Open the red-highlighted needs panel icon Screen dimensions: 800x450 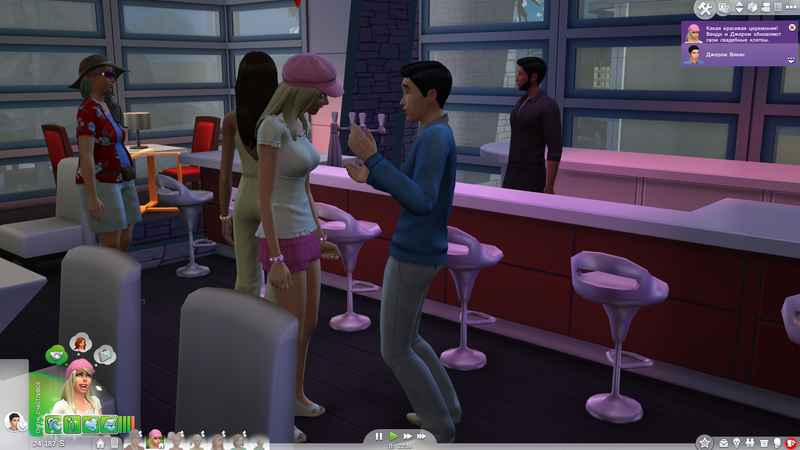click(791, 441)
